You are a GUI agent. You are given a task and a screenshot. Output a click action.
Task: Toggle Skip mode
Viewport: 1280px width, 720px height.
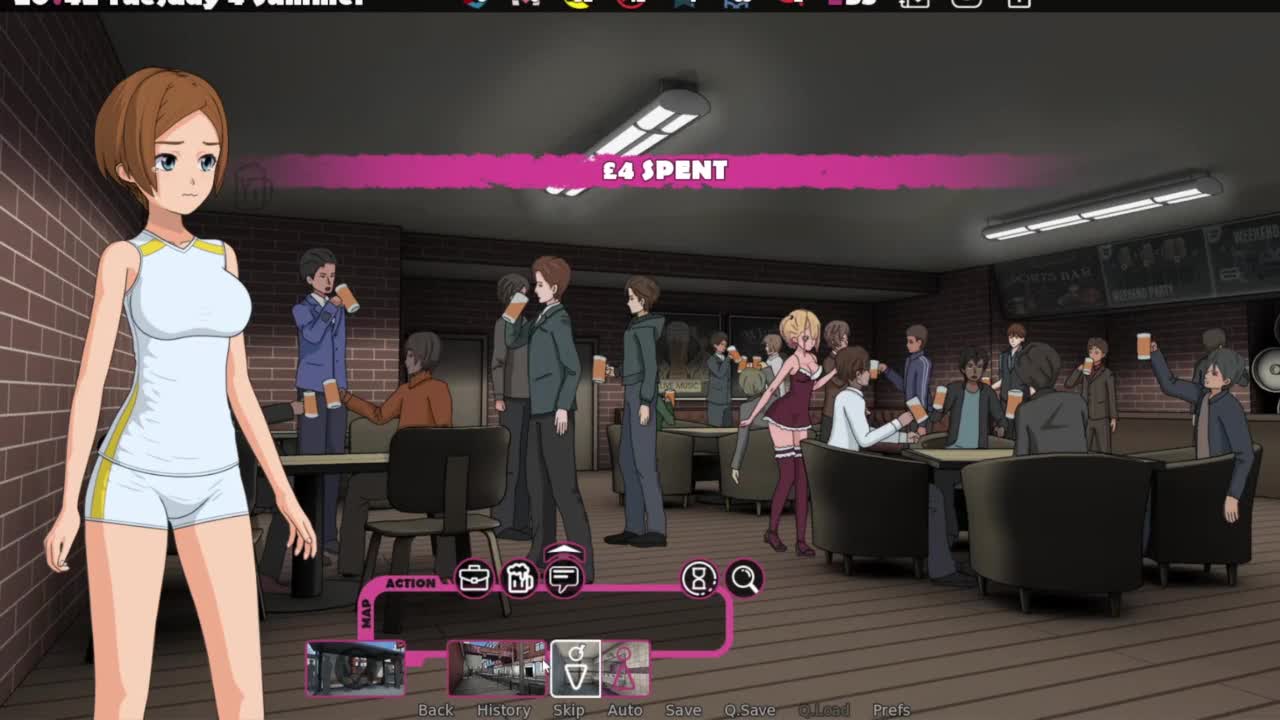[568, 710]
